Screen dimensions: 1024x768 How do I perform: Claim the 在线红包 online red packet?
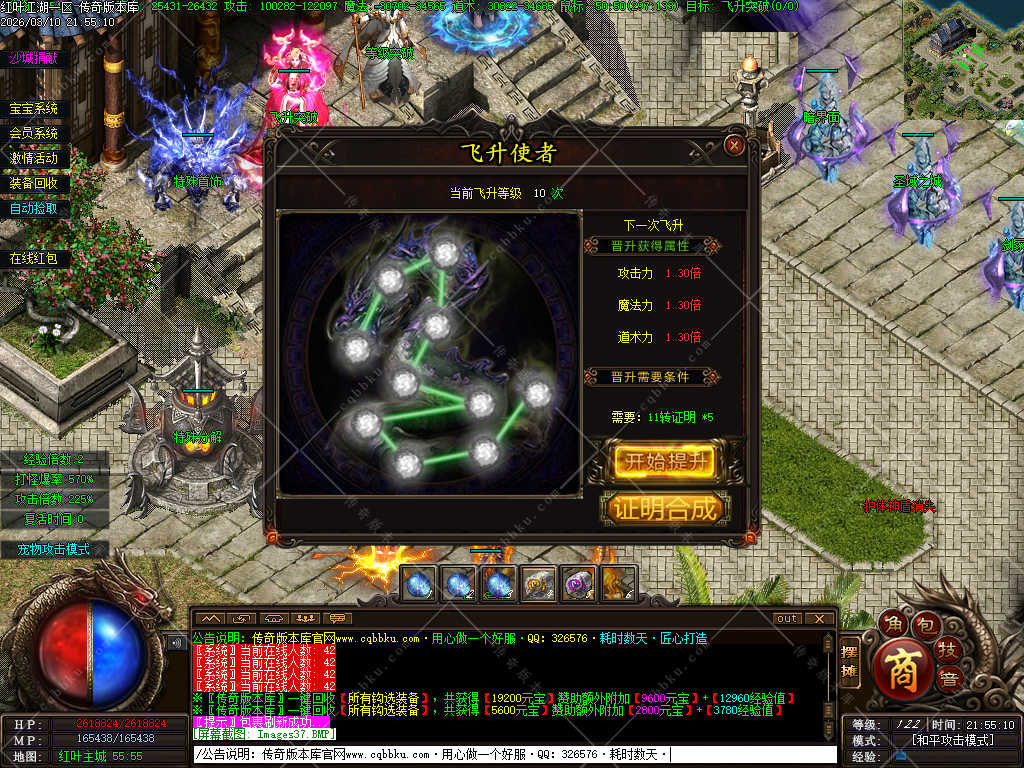[34, 258]
